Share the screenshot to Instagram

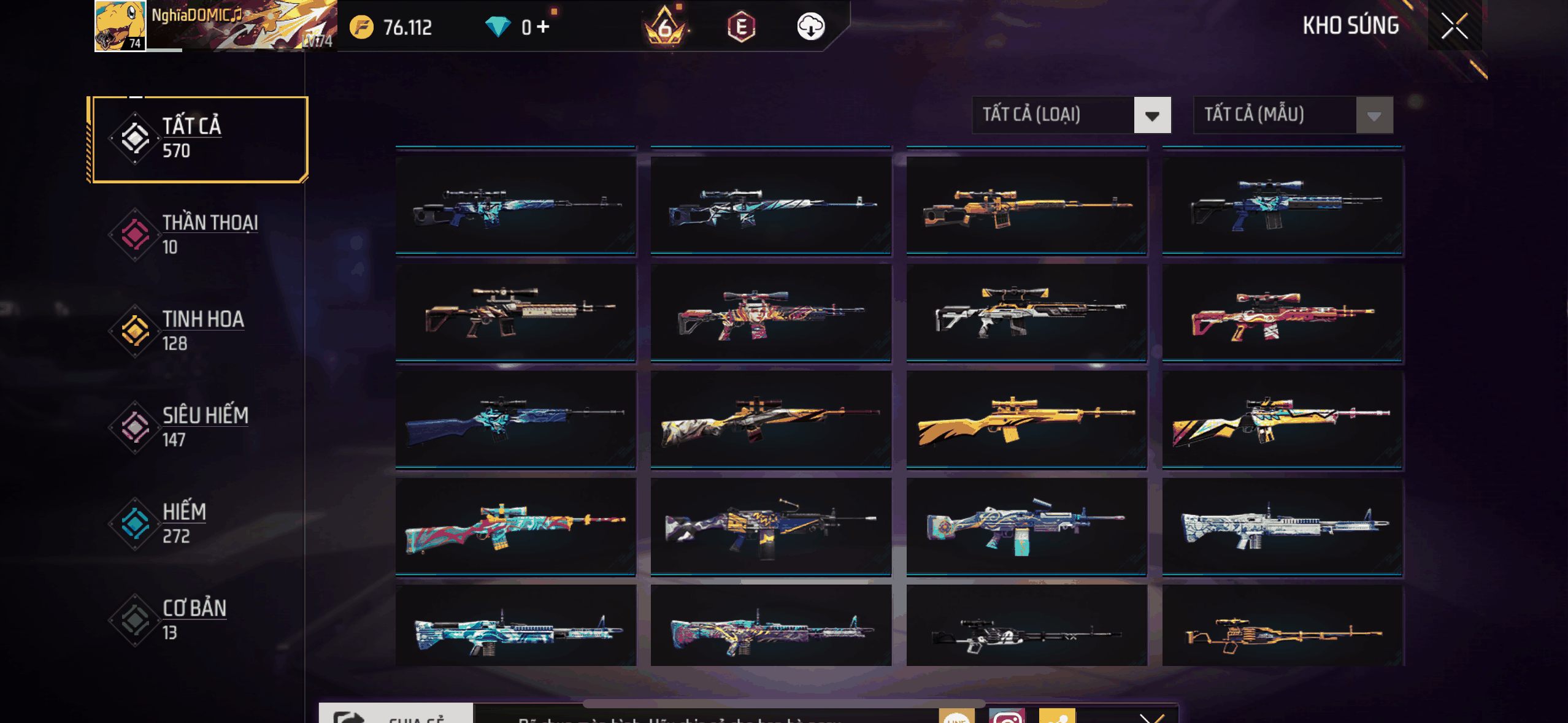click(x=1007, y=716)
